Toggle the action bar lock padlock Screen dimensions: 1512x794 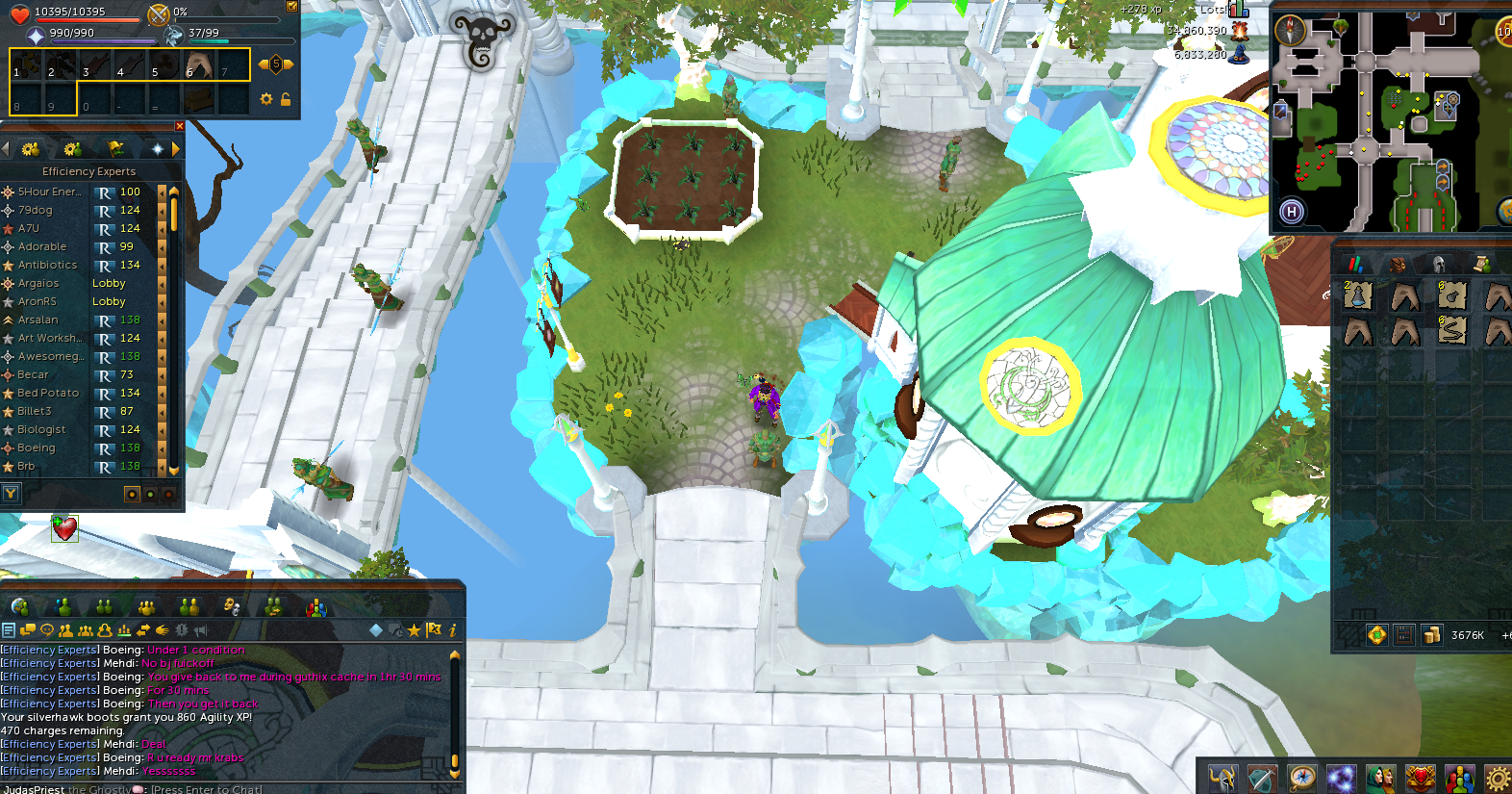[286, 98]
